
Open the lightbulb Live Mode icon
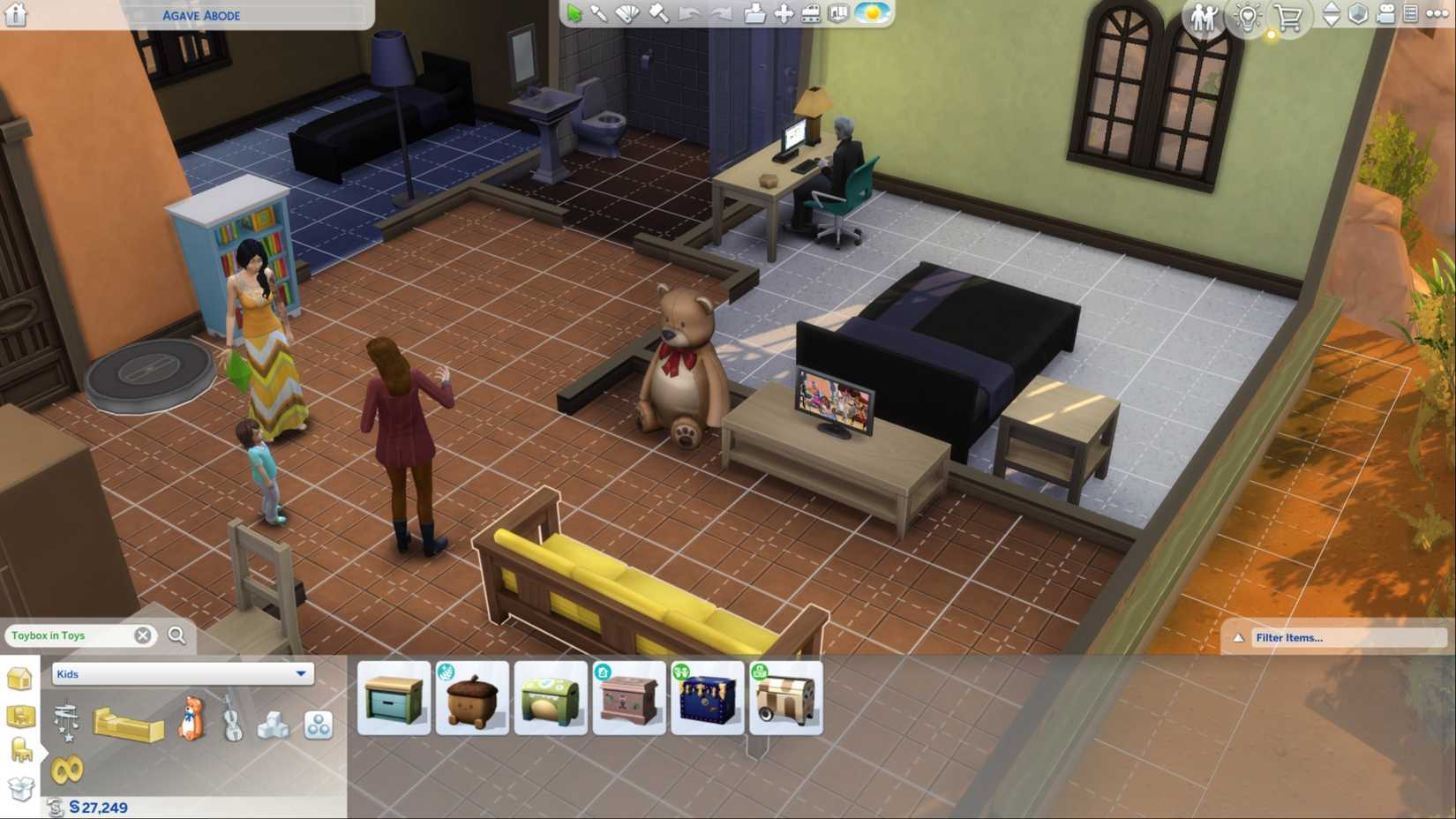click(1248, 16)
